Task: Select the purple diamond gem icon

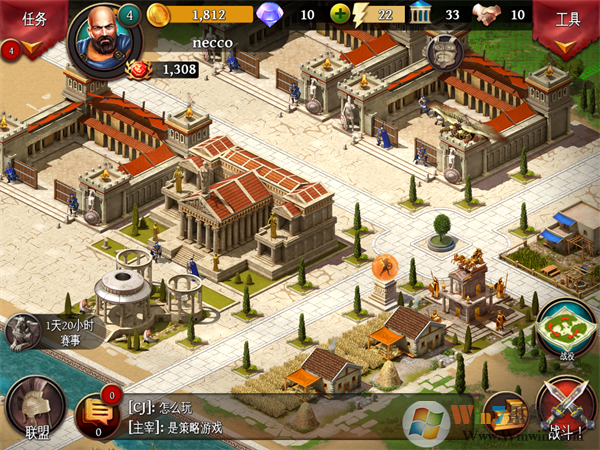Action: click(269, 15)
